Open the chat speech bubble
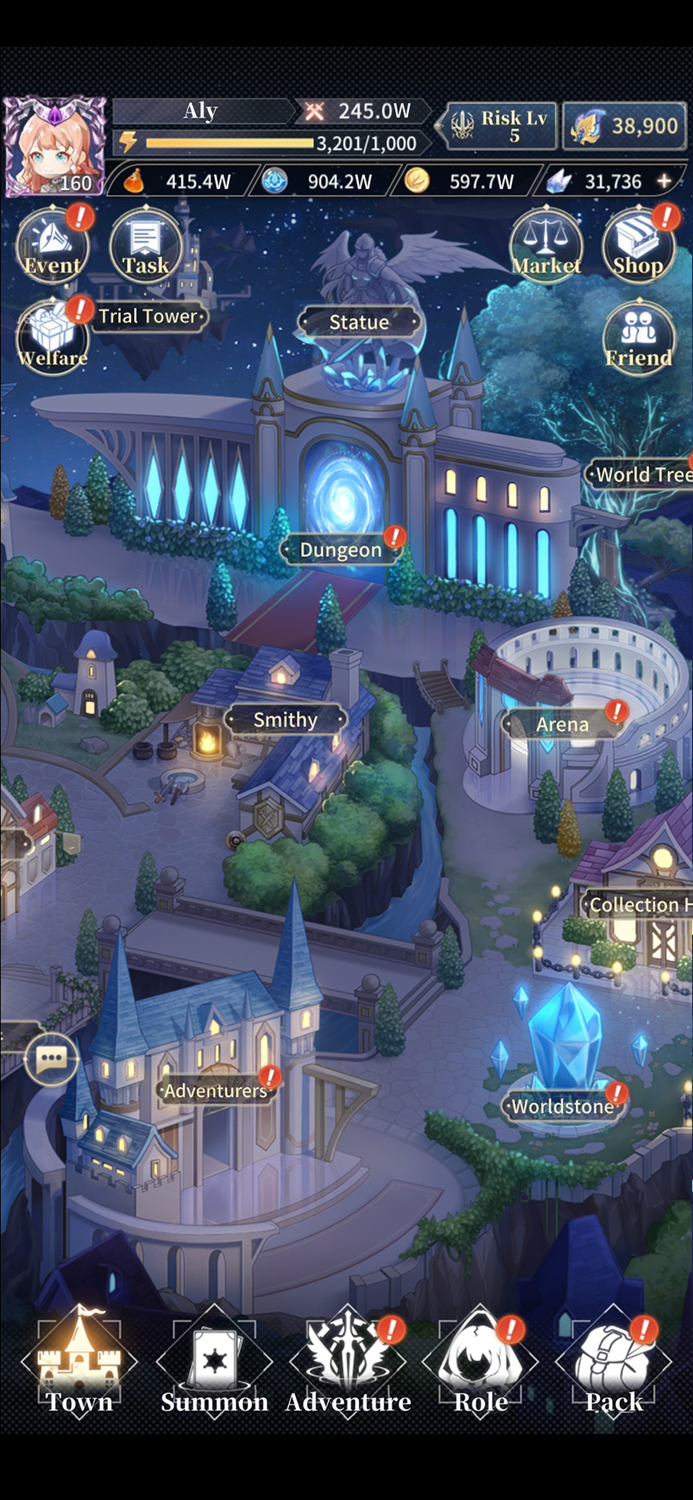 pyautogui.click(x=51, y=1059)
